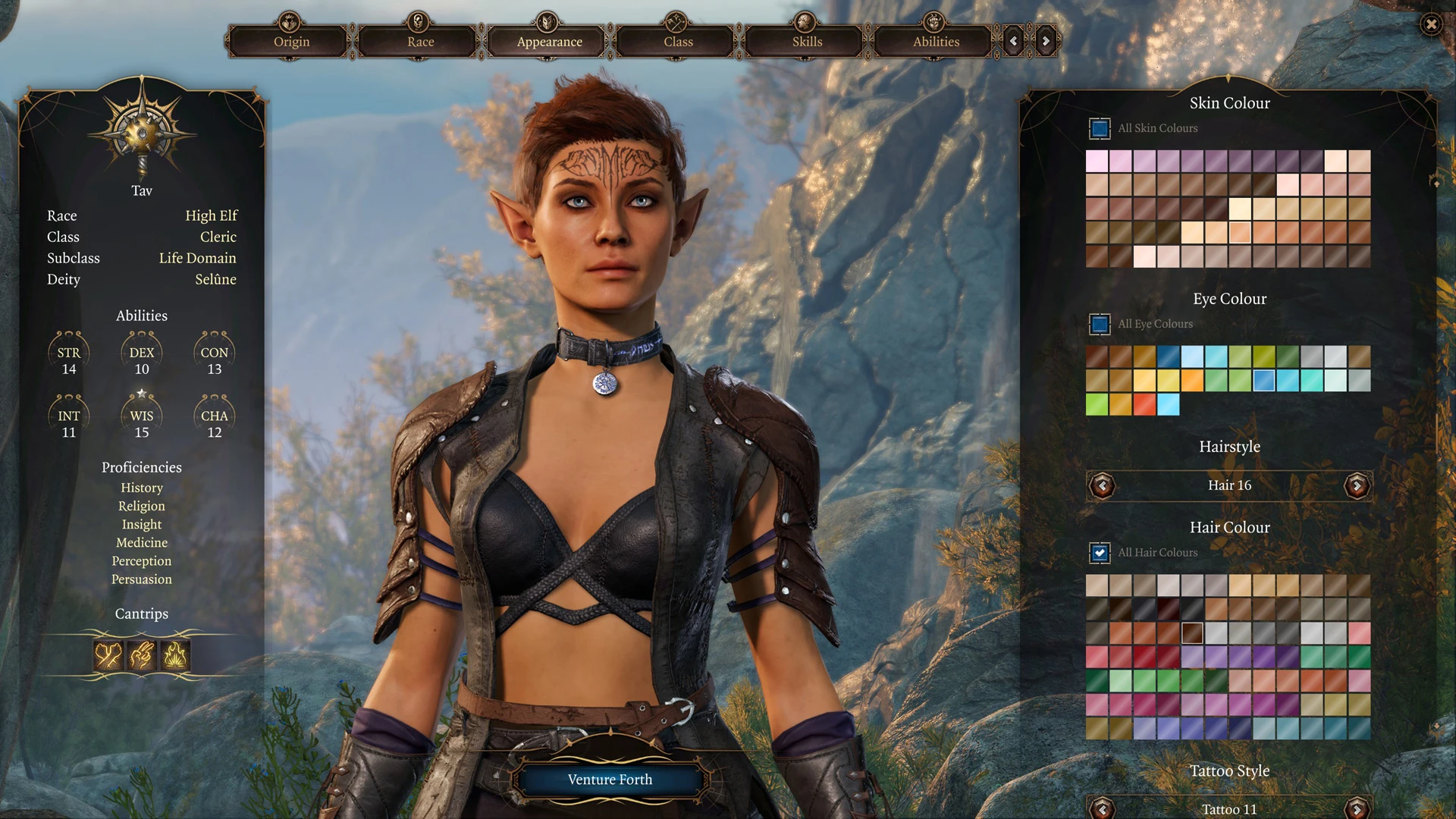
Task: Select the previous tattoo before Tattoo 11
Action: click(x=1103, y=808)
